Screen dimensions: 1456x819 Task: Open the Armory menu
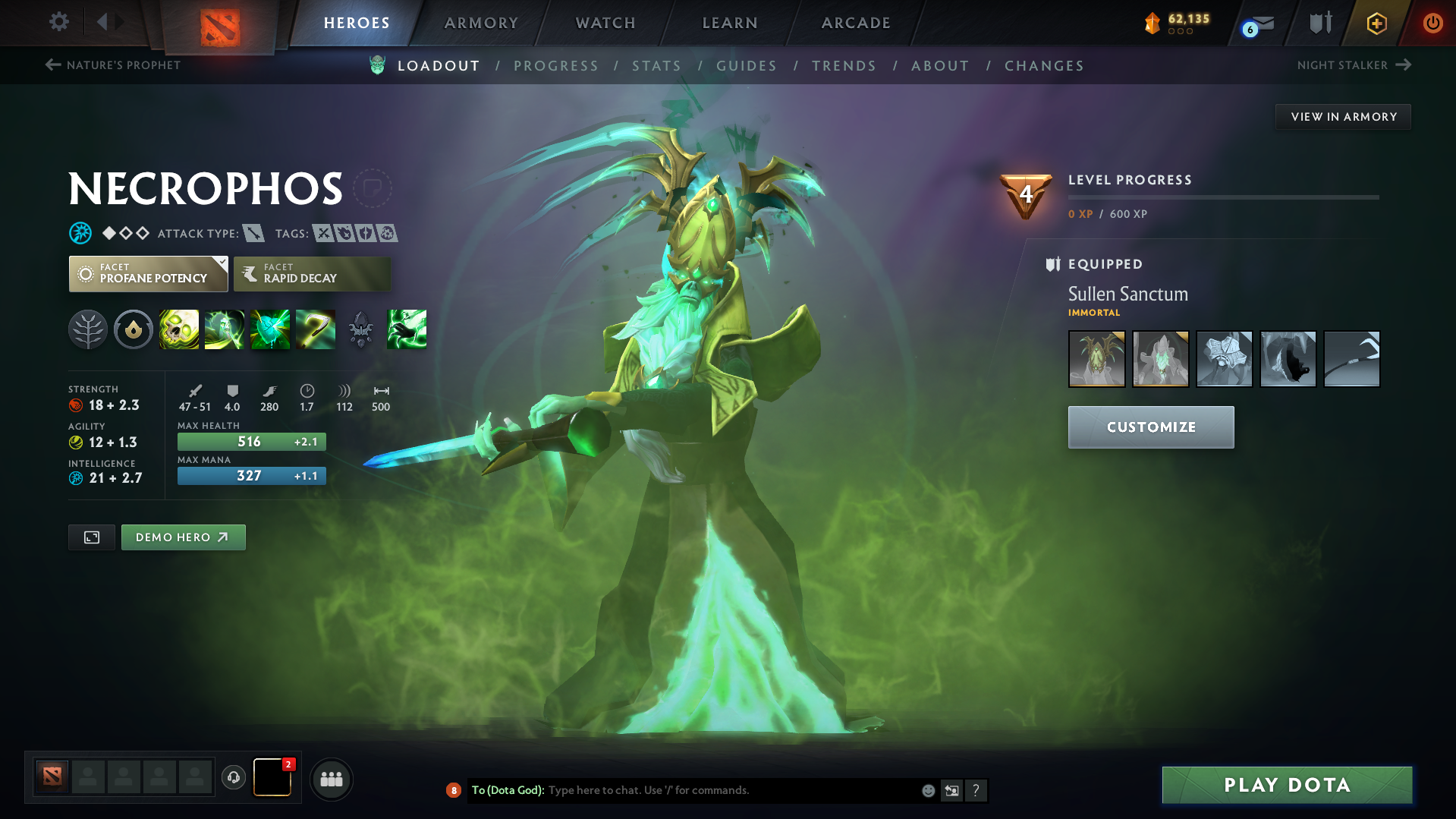481,23
